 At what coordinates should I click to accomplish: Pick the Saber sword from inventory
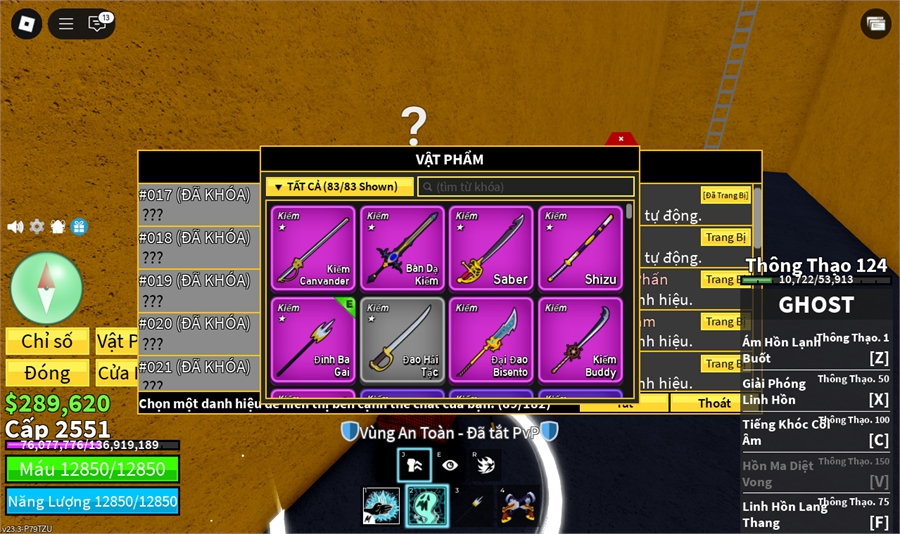click(x=491, y=248)
